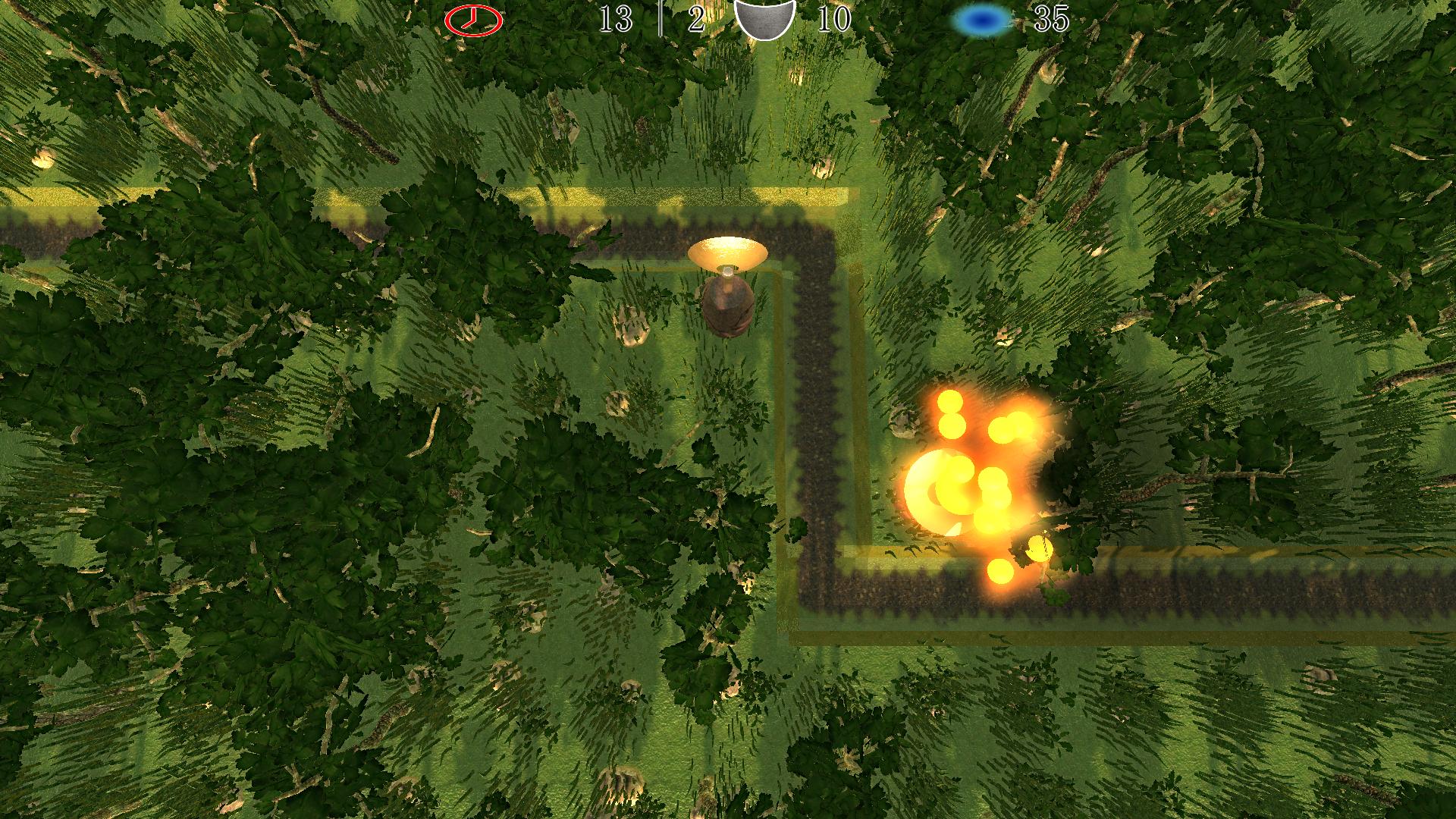Image resolution: width=1456 pixels, height=819 pixels.
Task: Click the vertical divider between 13 and 2
Action: tap(662, 19)
